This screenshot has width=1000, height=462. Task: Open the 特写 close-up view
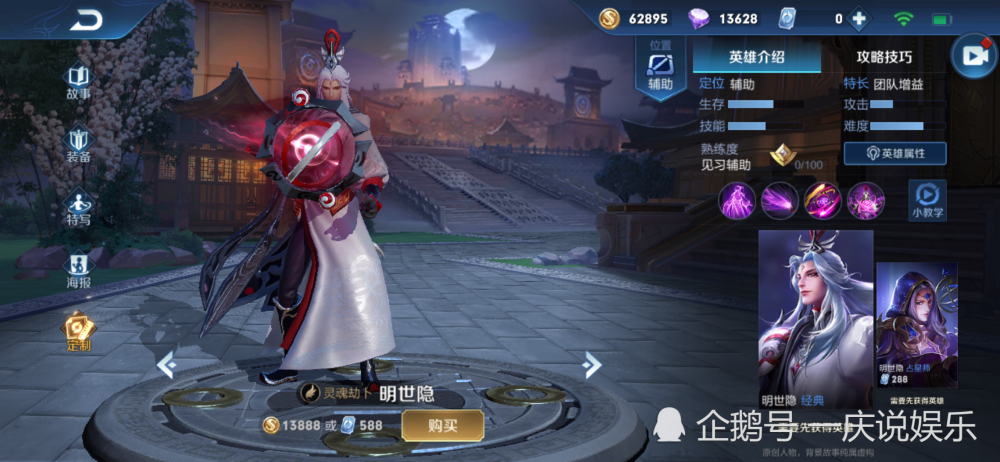pos(78,207)
